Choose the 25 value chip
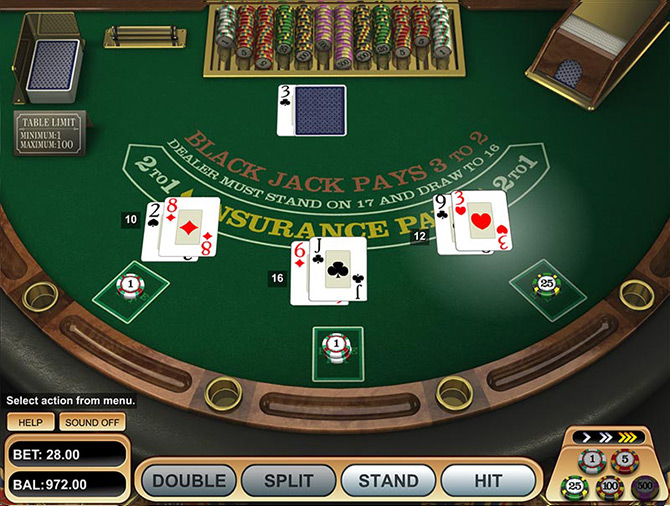The width and height of the screenshot is (670, 506). tap(575, 486)
